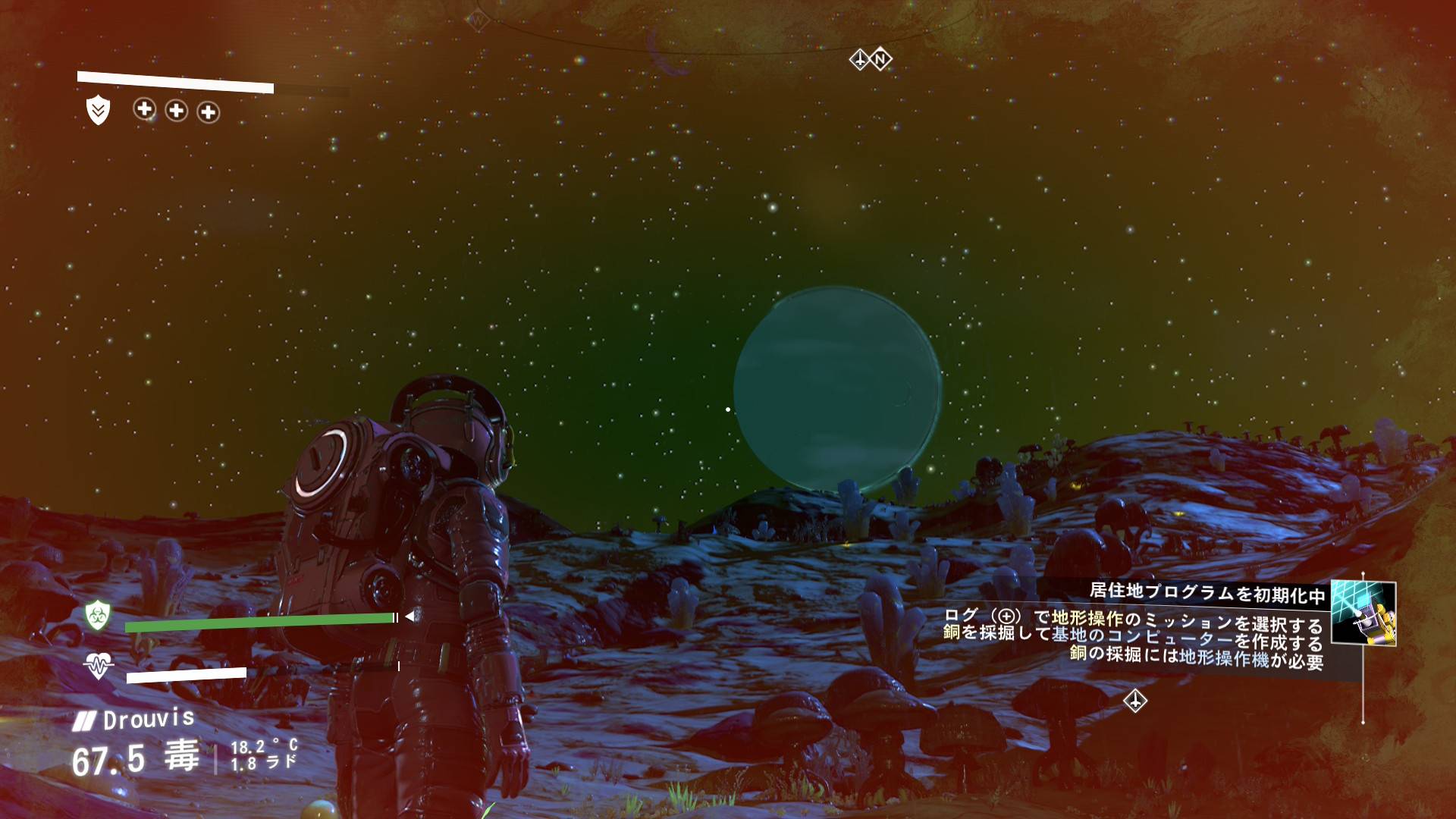
Task: Click the biohazard protection shield icon
Action: 98,615
